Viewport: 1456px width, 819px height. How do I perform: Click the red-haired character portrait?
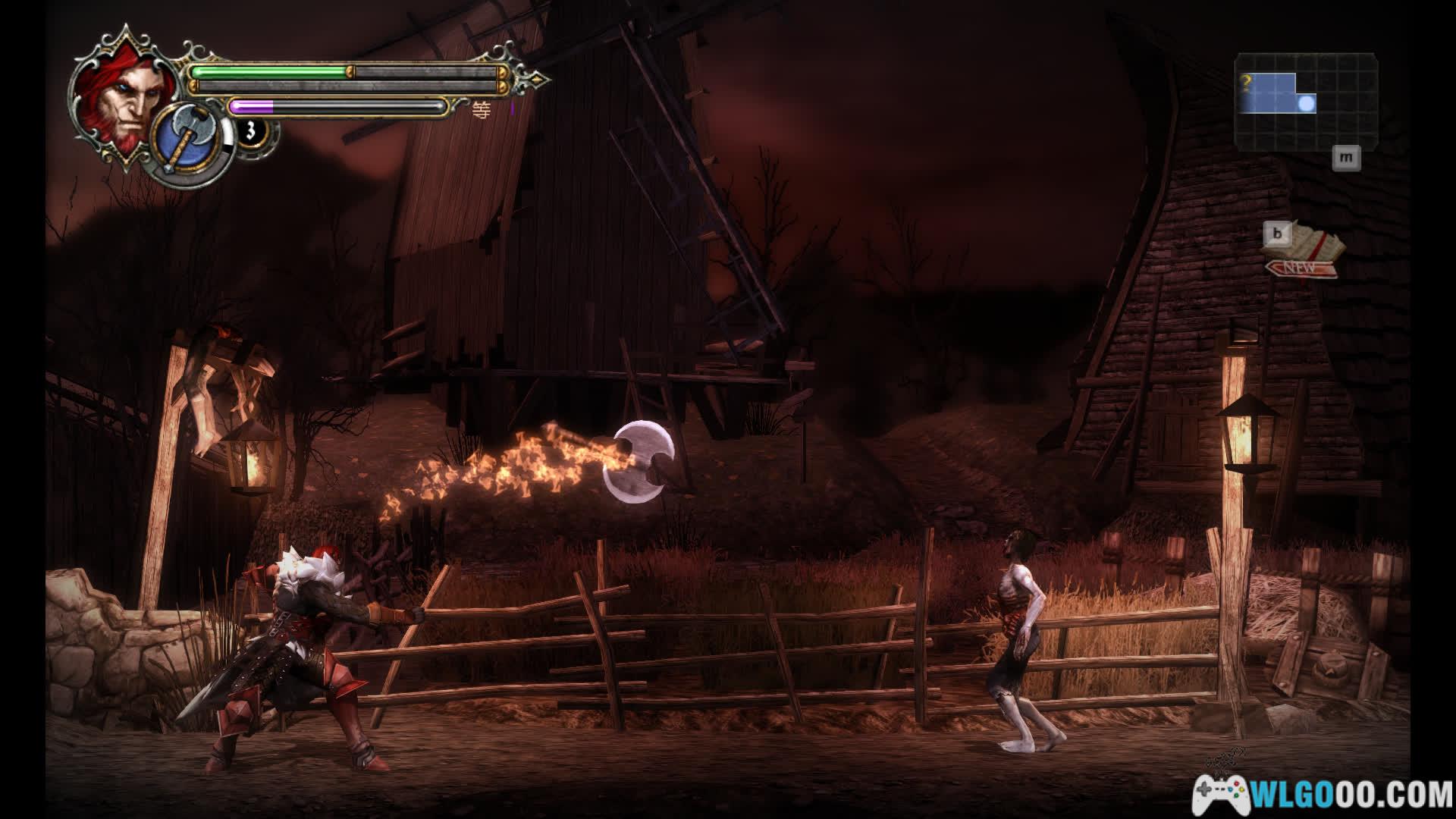coord(118,94)
